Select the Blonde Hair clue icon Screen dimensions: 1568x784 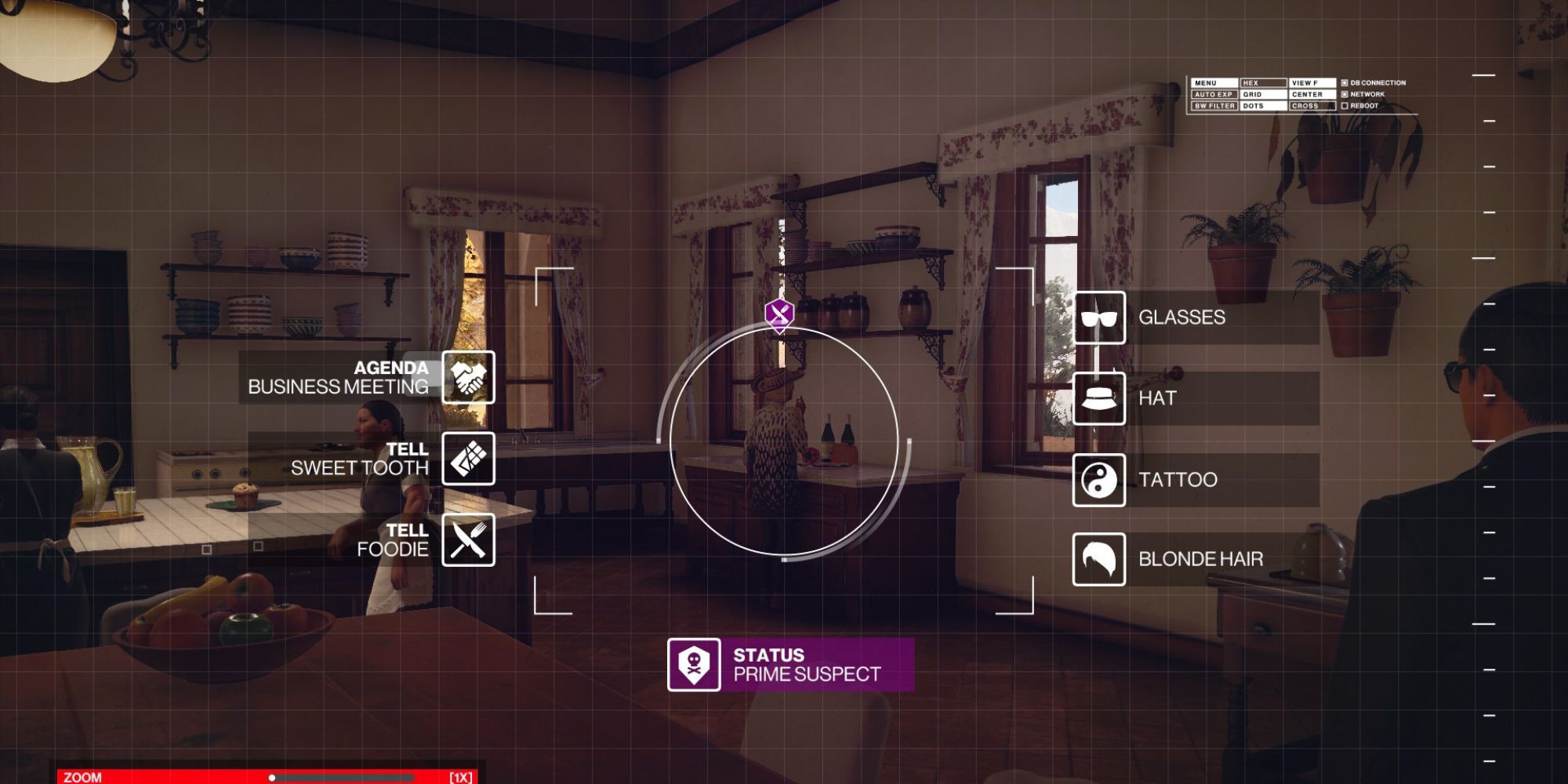point(1100,559)
